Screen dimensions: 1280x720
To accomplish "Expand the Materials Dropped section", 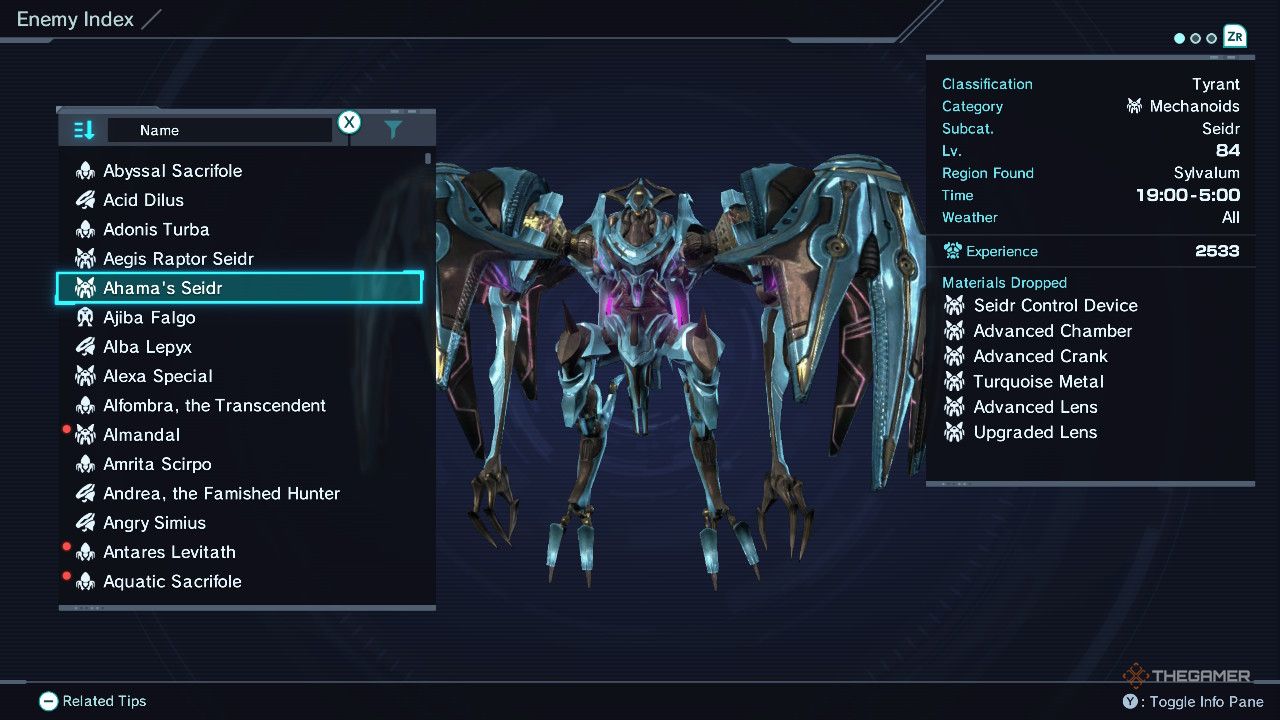I will (x=1005, y=282).
